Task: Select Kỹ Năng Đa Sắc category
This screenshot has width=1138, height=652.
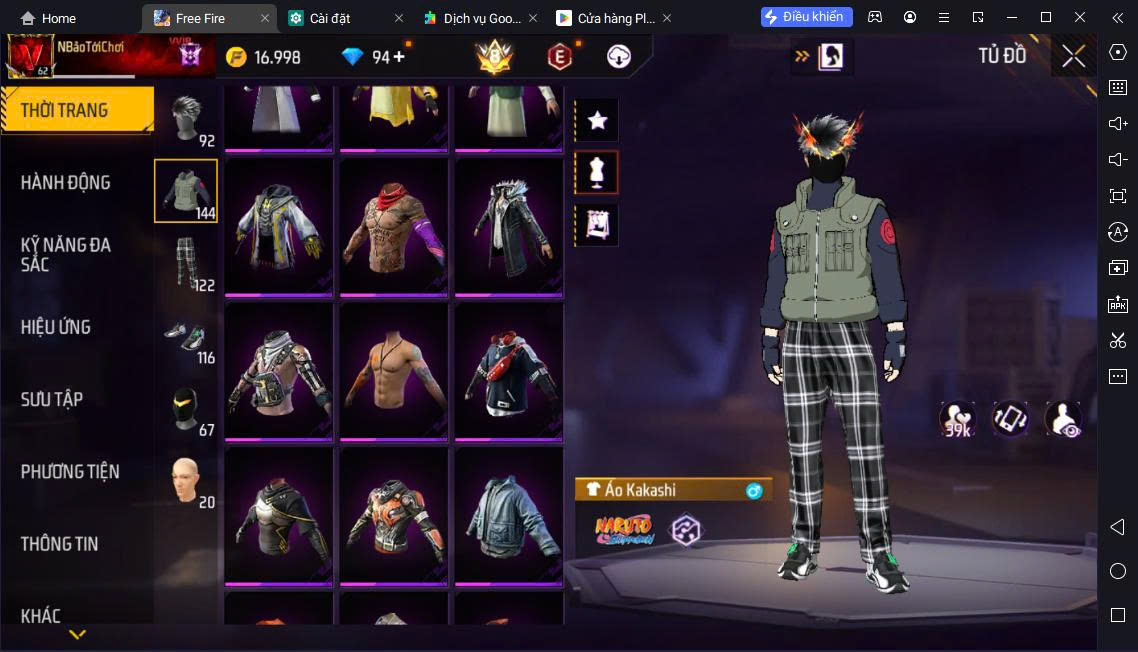Action: pos(66,254)
